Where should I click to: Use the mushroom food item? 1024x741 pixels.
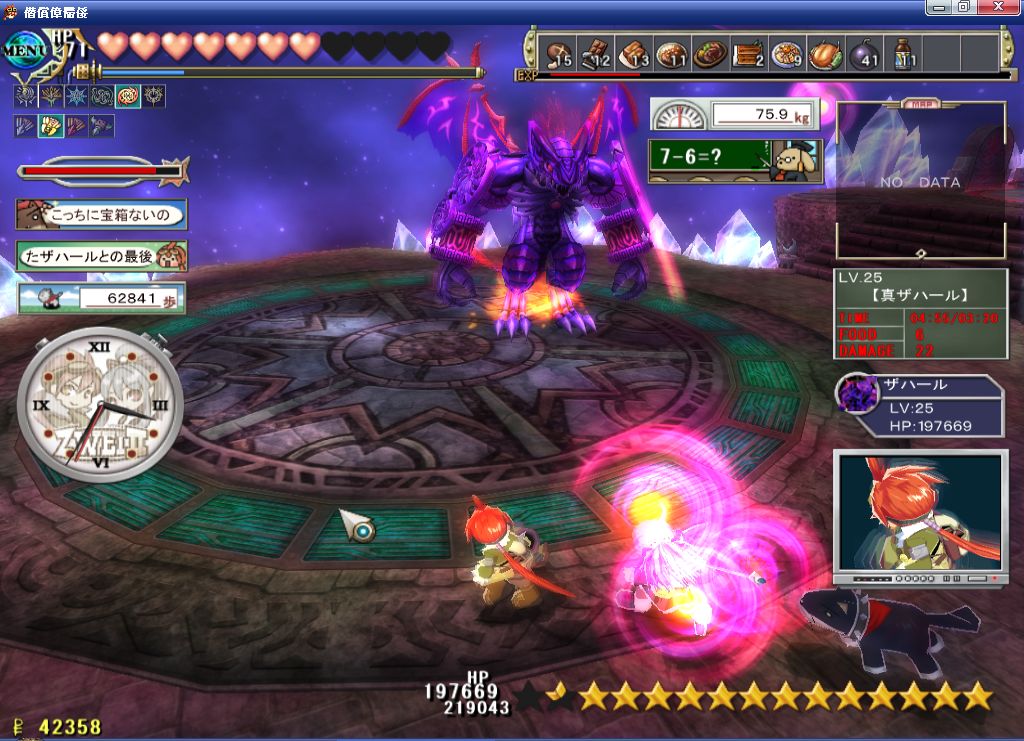pos(558,53)
